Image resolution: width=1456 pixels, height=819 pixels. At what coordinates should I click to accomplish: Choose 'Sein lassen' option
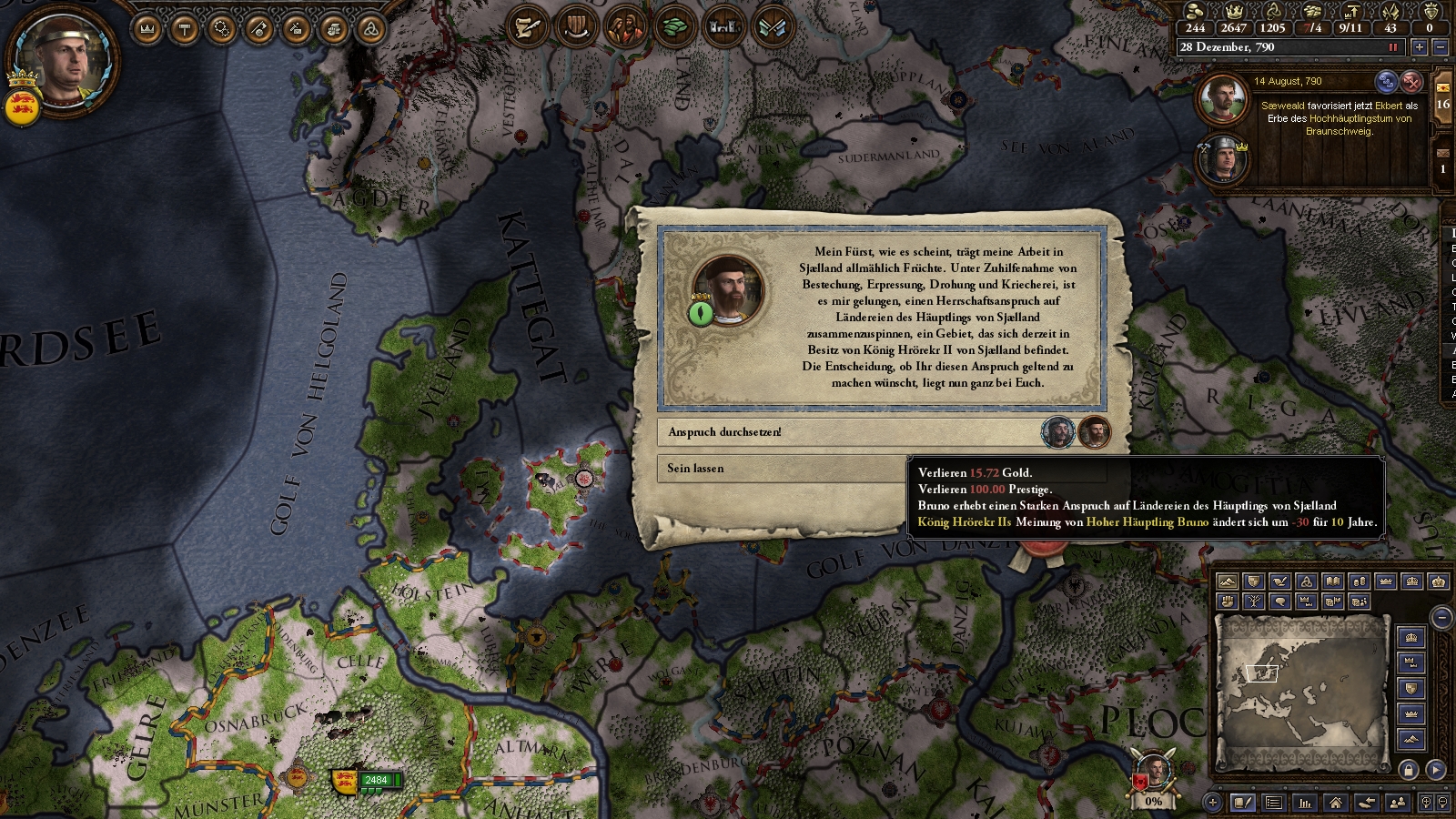783,469
